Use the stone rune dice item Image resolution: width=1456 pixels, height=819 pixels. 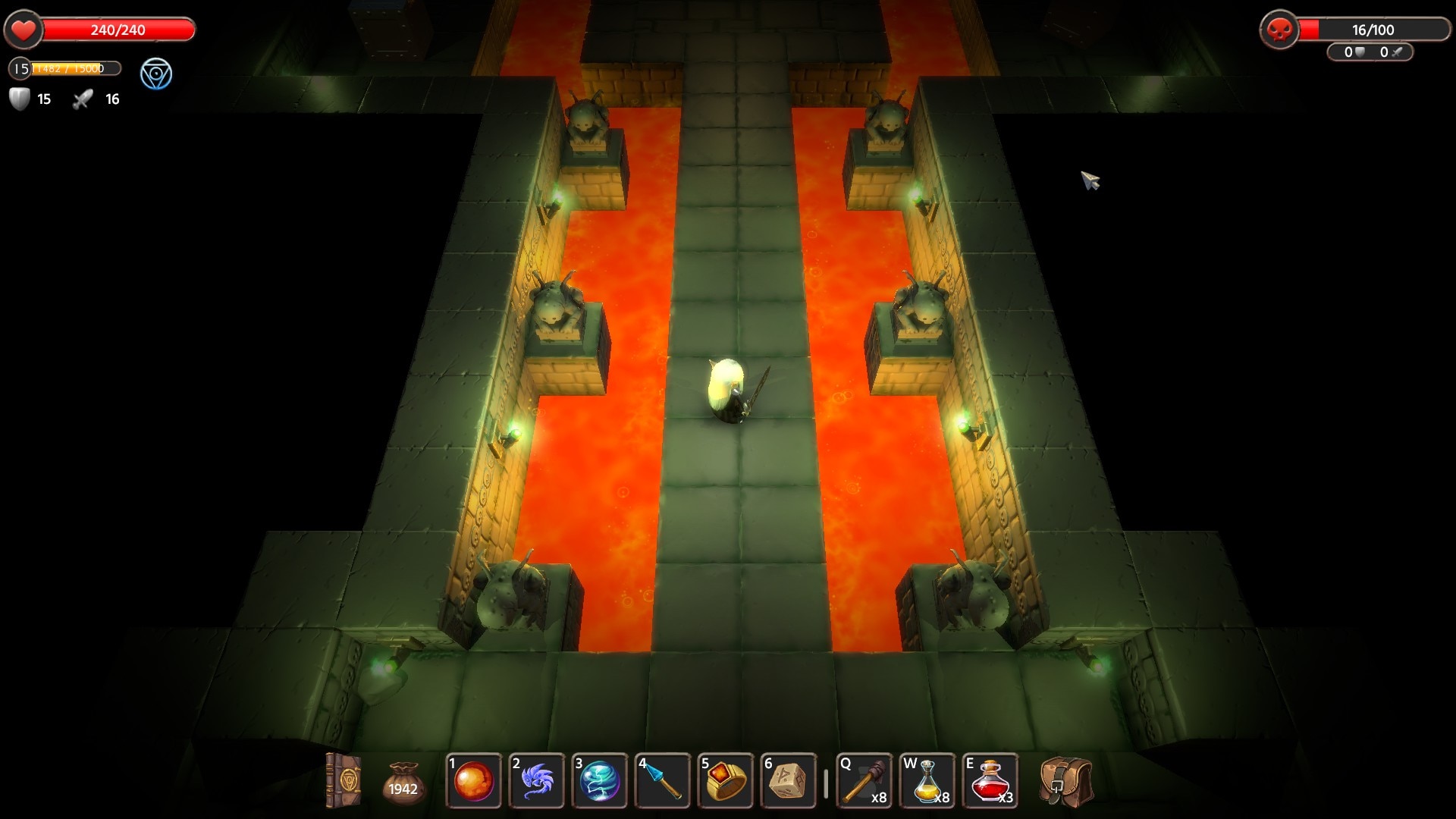tap(789, 781)
